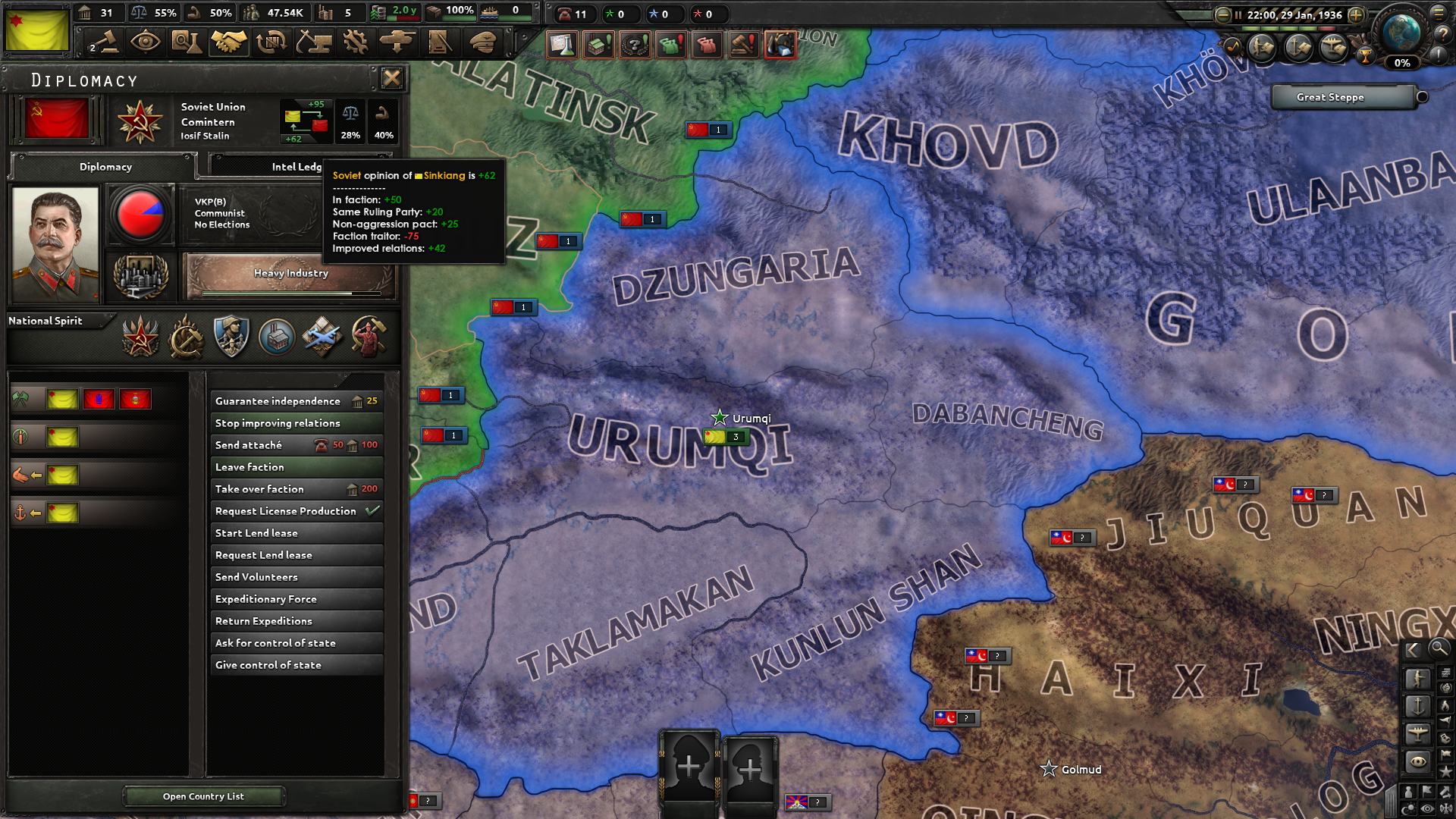Viewport: 1456px width, 819px height.
Task: Collapse the minimap panel with the chevron arrow
Action: tap(1412, 650)
